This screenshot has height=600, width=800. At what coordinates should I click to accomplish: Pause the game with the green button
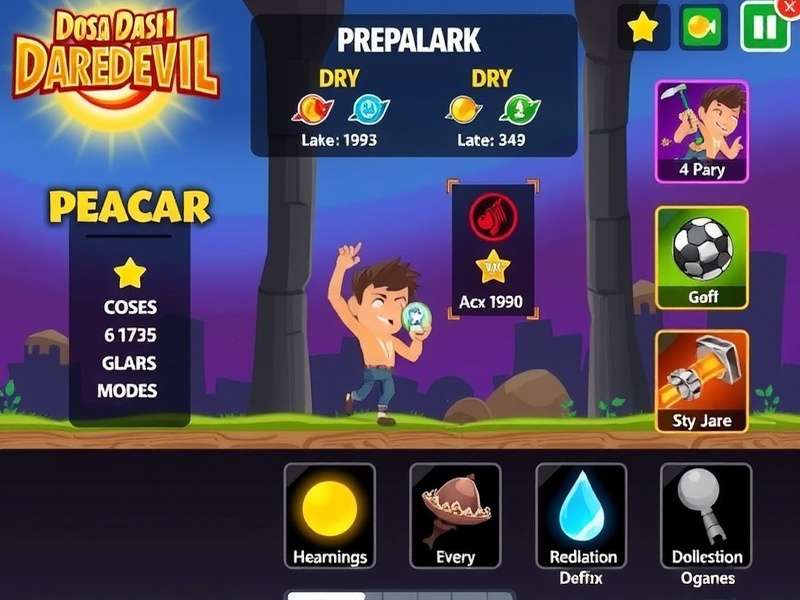765,27
